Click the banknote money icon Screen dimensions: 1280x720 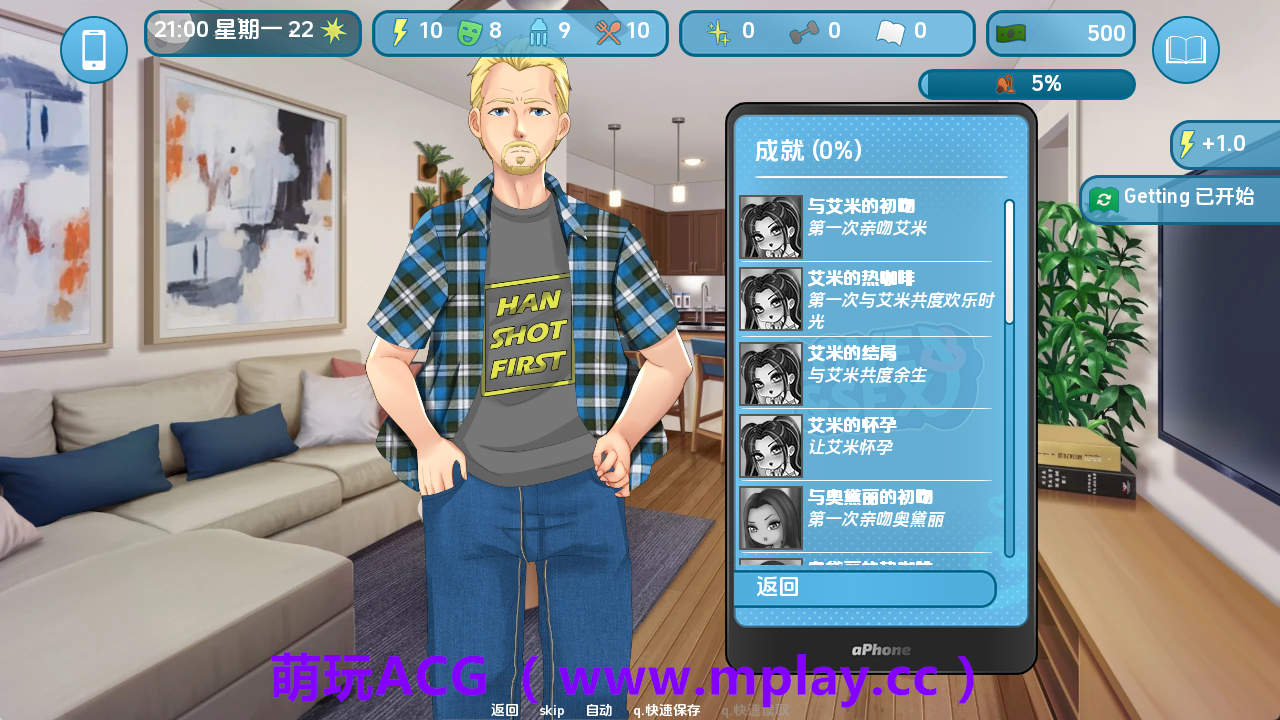pyautogui.click(x=1012, y=31)
